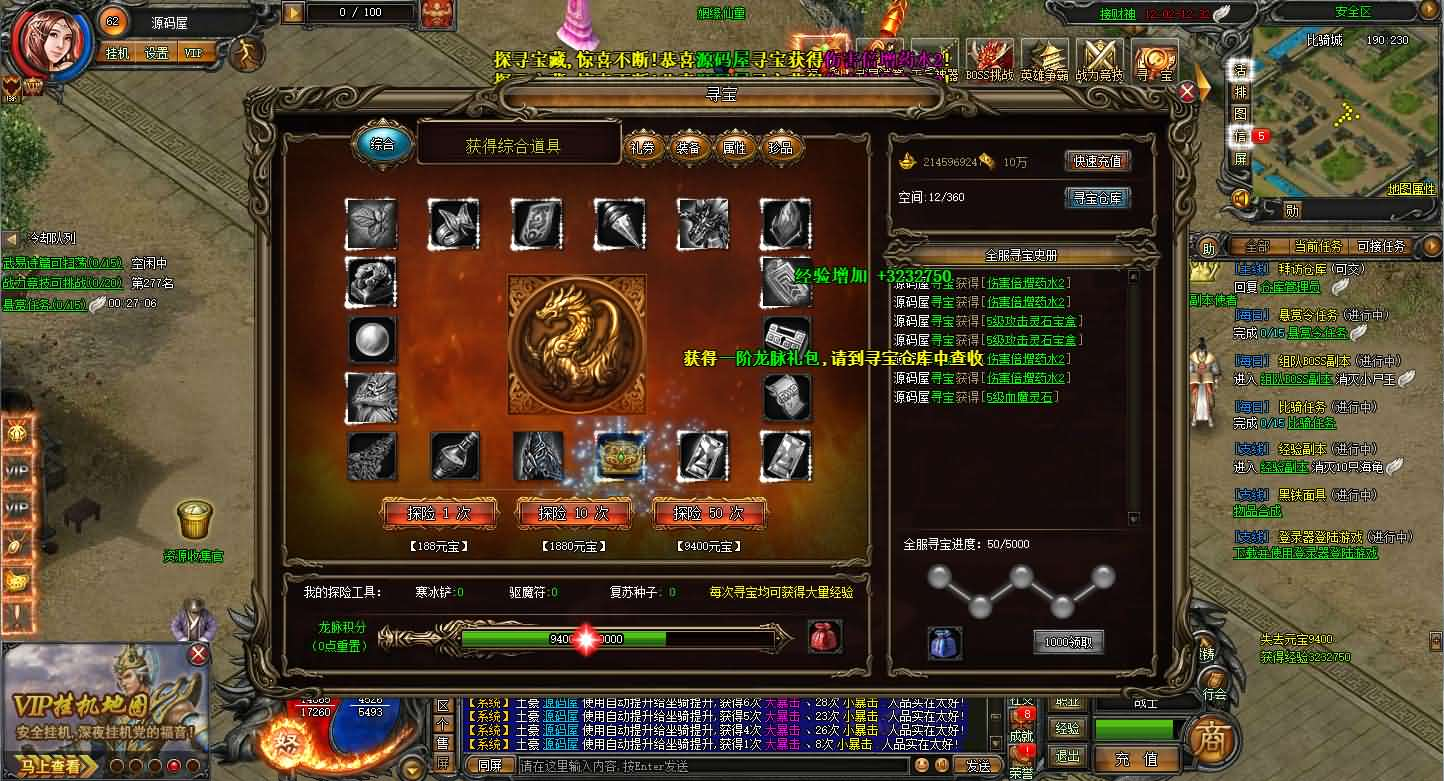The image size is (1444, 781).
Task: Open the 装备 category tab
Action: pos(689,147)
